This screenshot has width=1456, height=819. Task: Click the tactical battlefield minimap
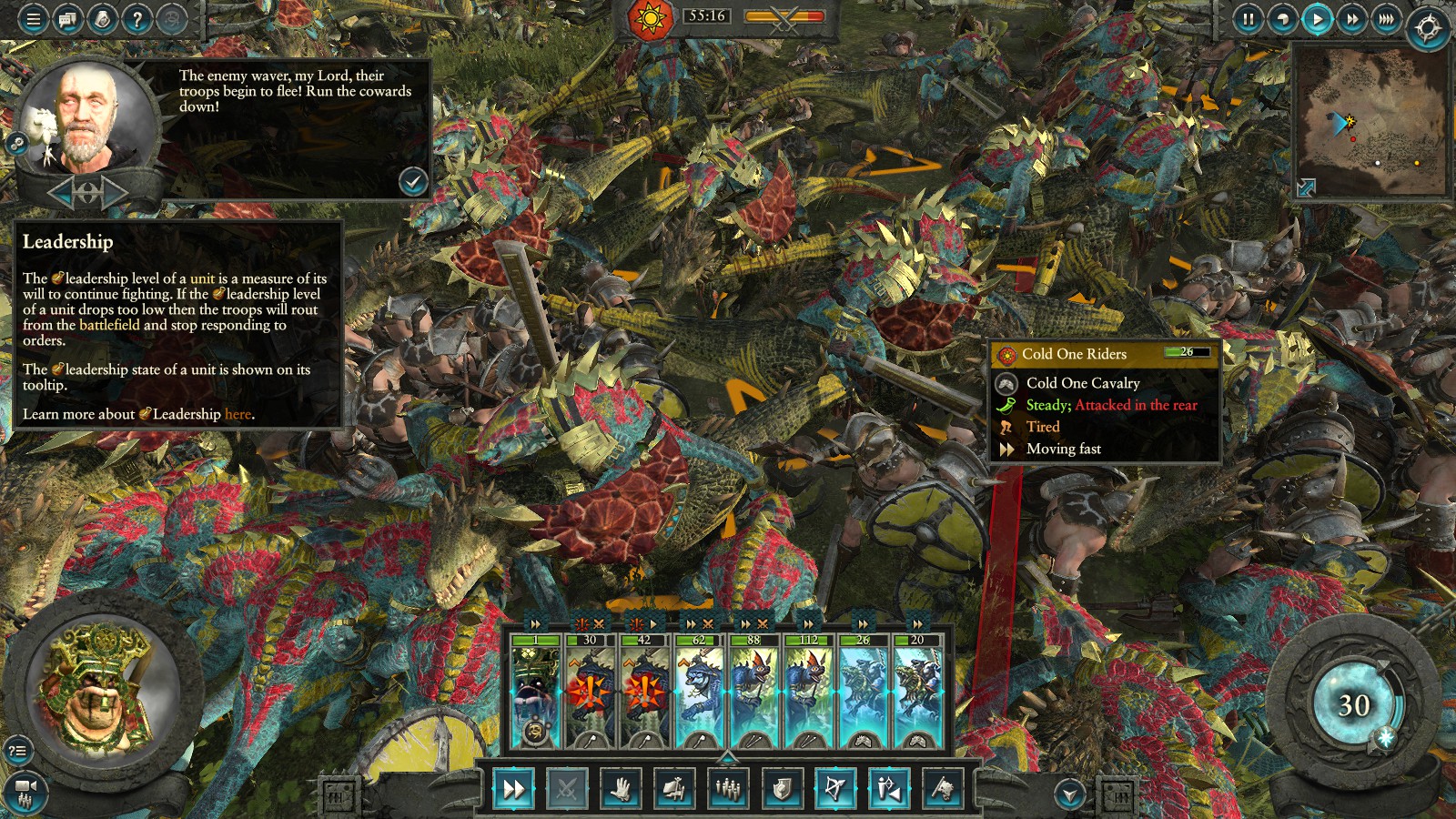(1371, 118)
